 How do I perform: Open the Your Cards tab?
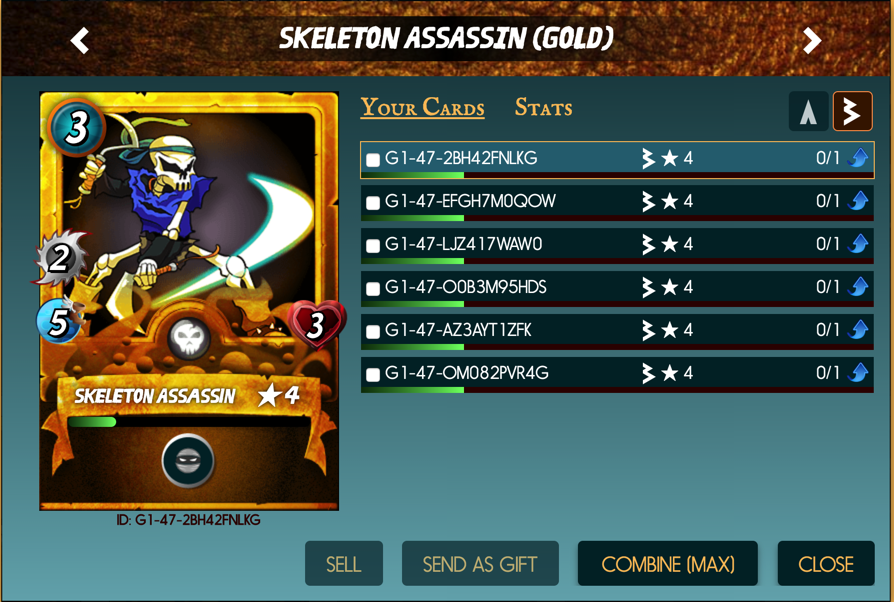pos(422,108)
